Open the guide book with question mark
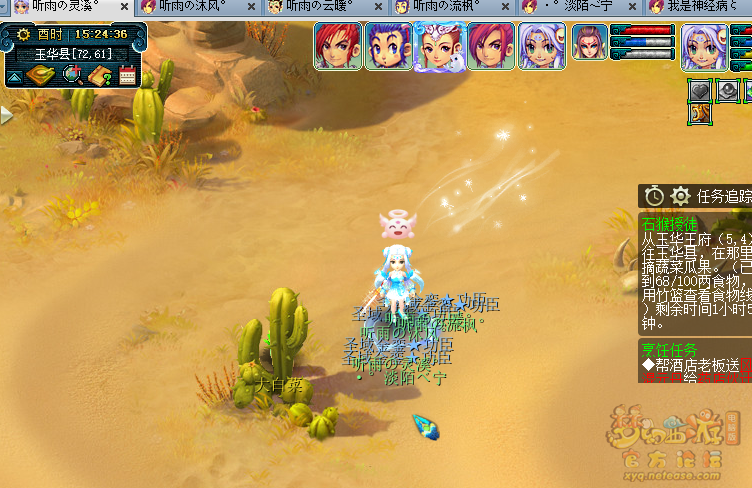The width and height of the screenshot is (752, 488). pyautogui.click(x=100, y=75)
